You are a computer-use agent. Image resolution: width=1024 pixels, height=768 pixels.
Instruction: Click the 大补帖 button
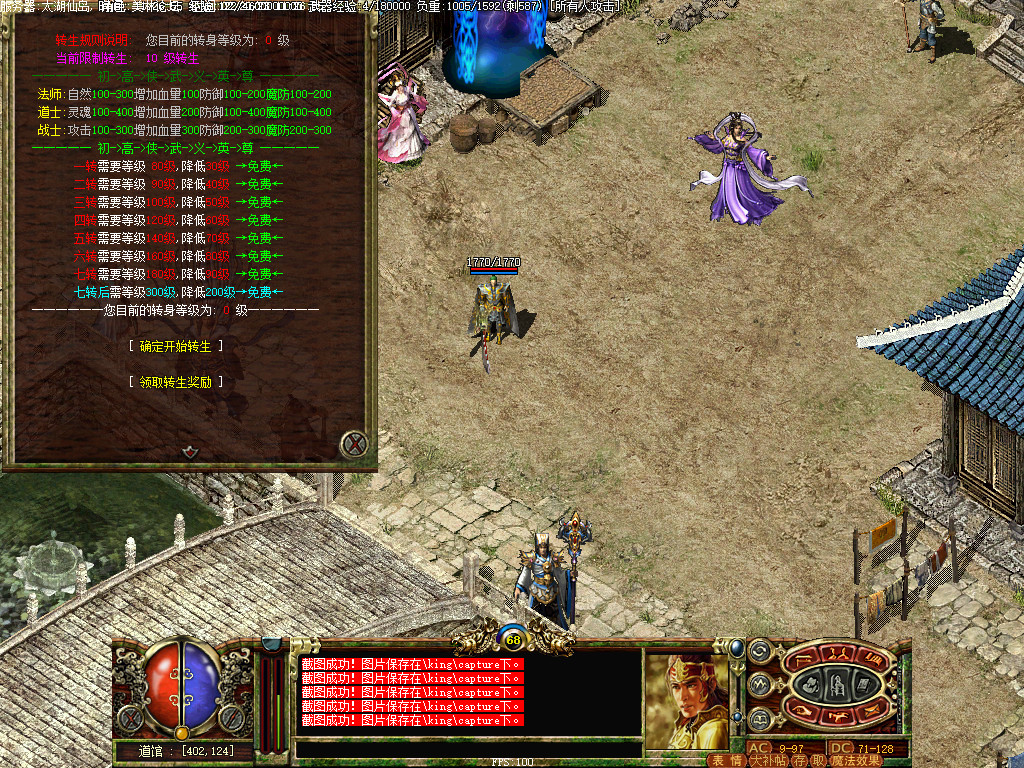tap(768, 761)
